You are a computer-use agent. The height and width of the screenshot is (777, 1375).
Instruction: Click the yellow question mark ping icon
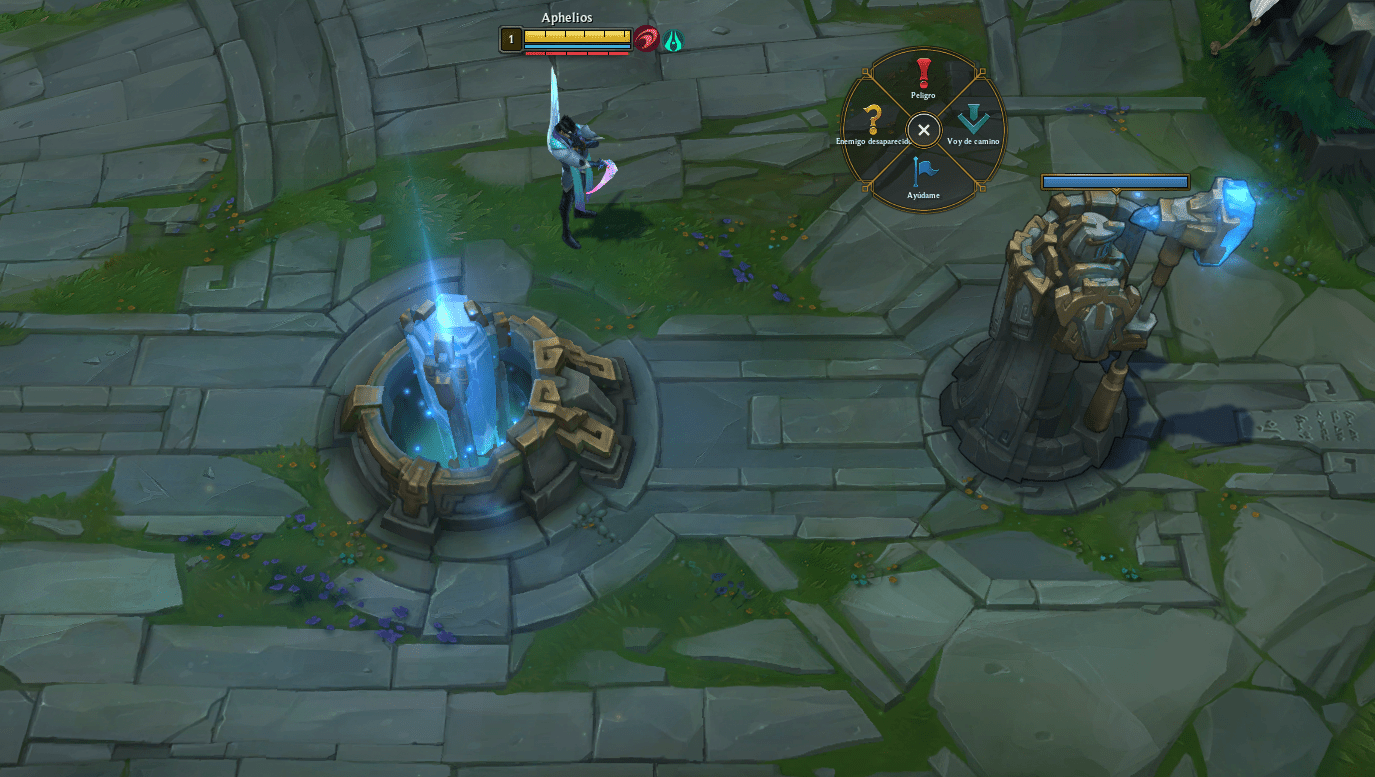872,120
